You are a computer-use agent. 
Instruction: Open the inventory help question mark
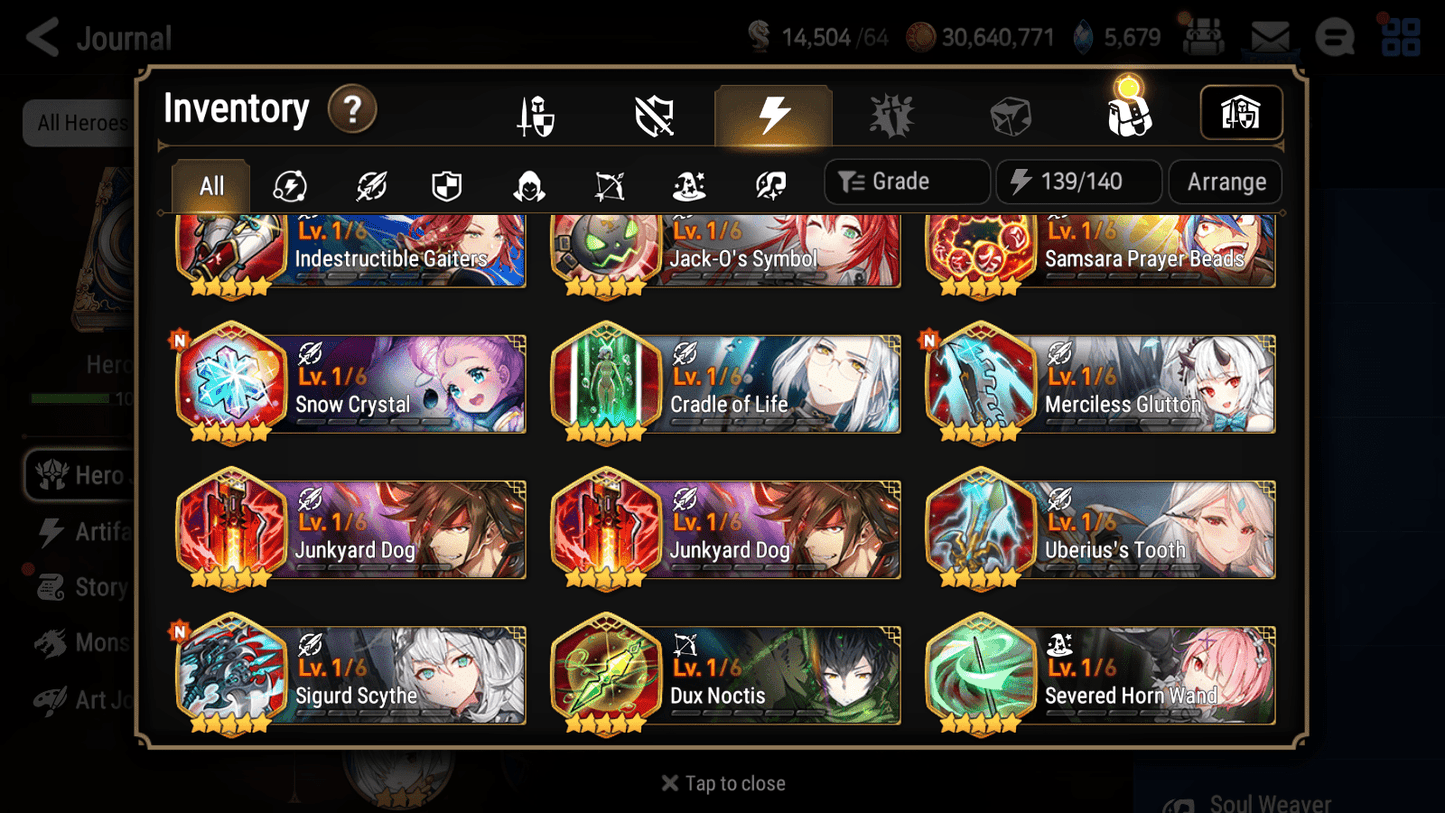pos(352,110)
